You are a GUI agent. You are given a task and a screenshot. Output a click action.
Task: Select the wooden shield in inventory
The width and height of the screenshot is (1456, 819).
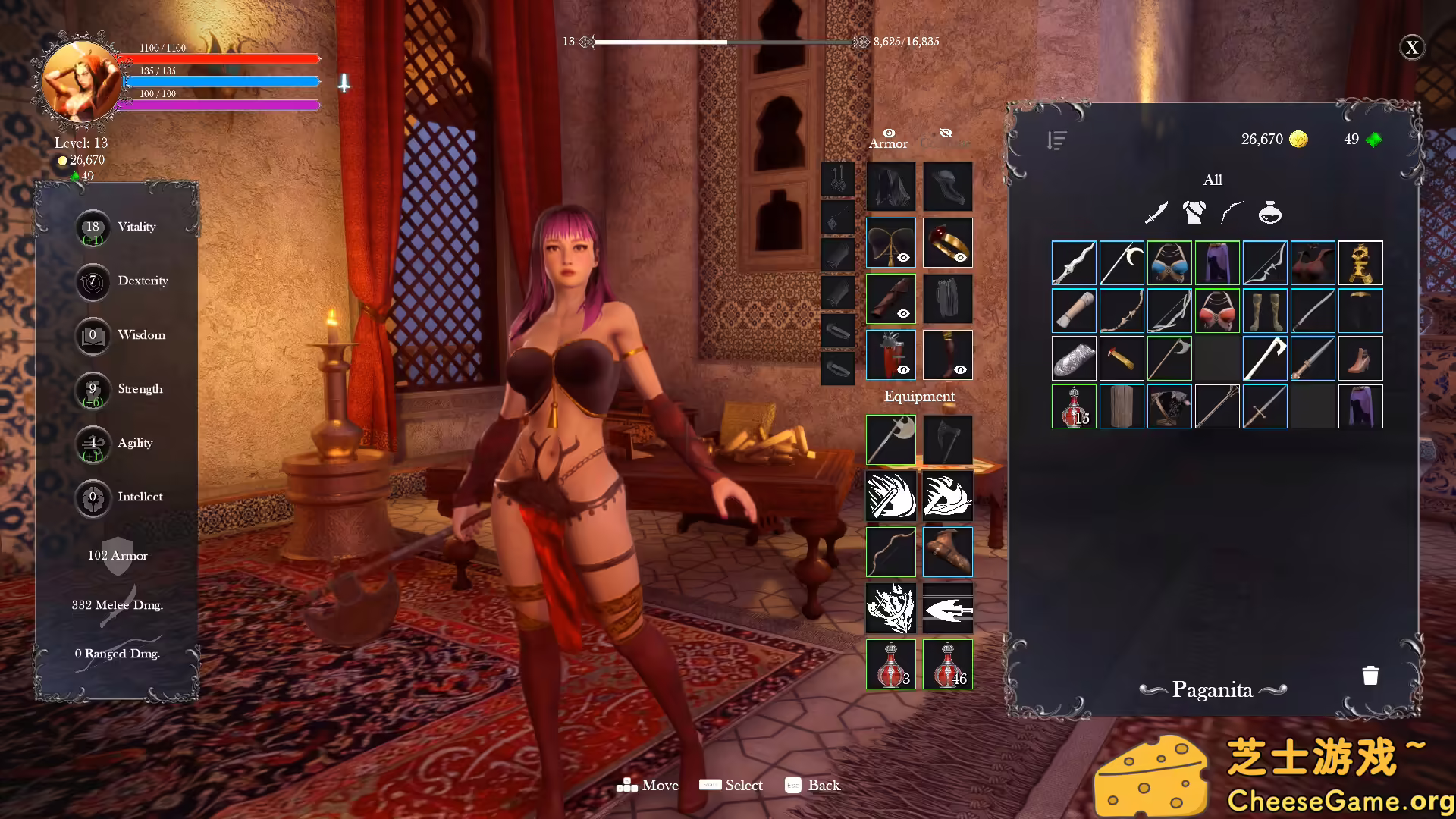[x=1122, y=406]
